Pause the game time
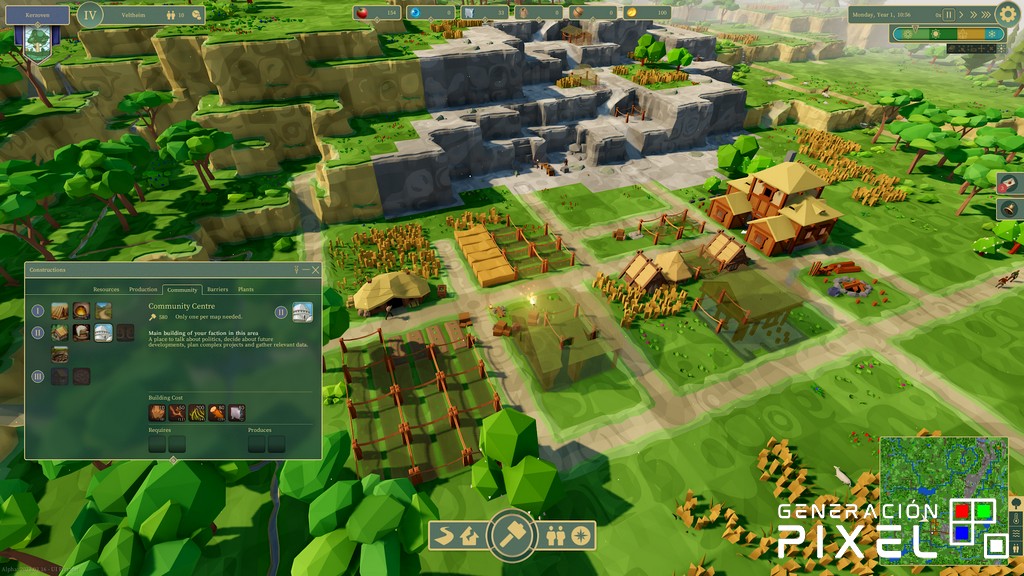1024x576 pixels. (x=949, y=15)
